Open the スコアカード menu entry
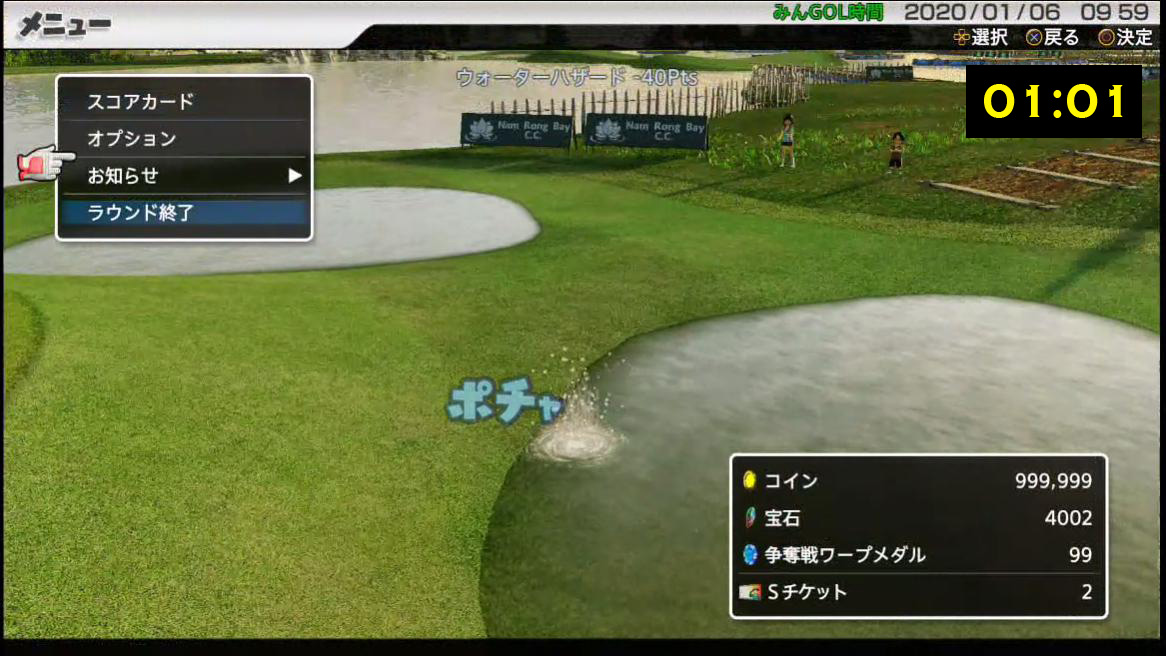The width and height of the screenshot is (1166, 656). tap(183, 102)
